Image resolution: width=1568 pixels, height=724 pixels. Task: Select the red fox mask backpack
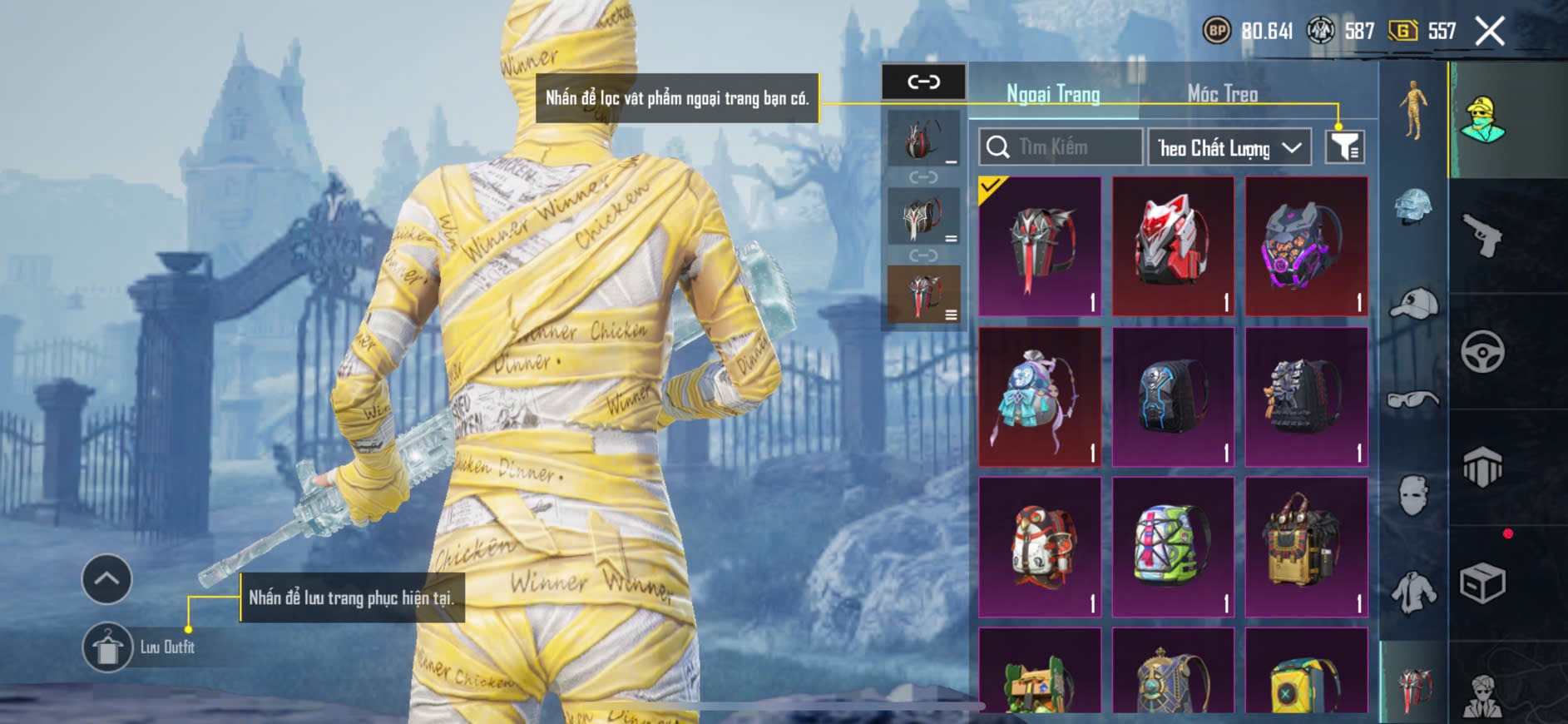click(x=1173, y=246)
